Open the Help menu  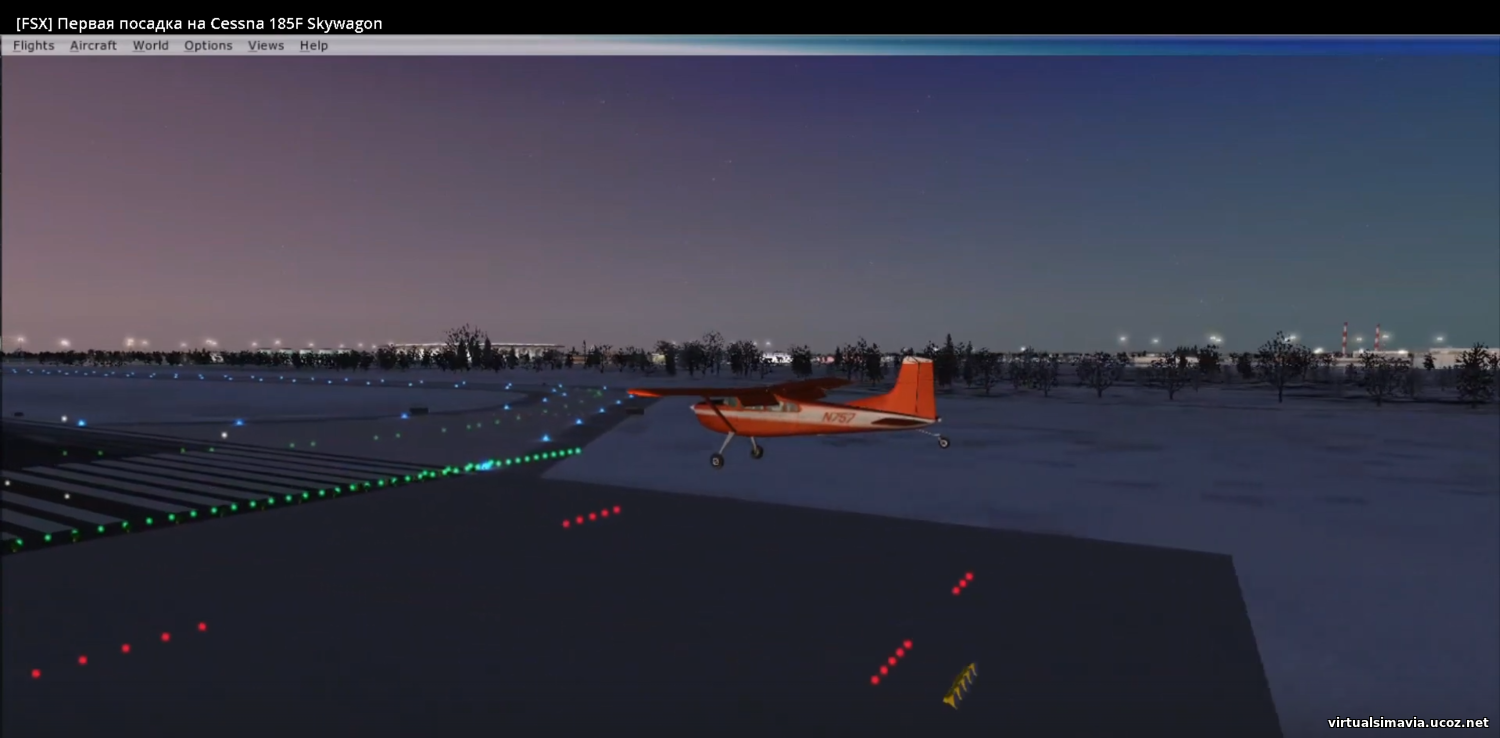point(314,46)
